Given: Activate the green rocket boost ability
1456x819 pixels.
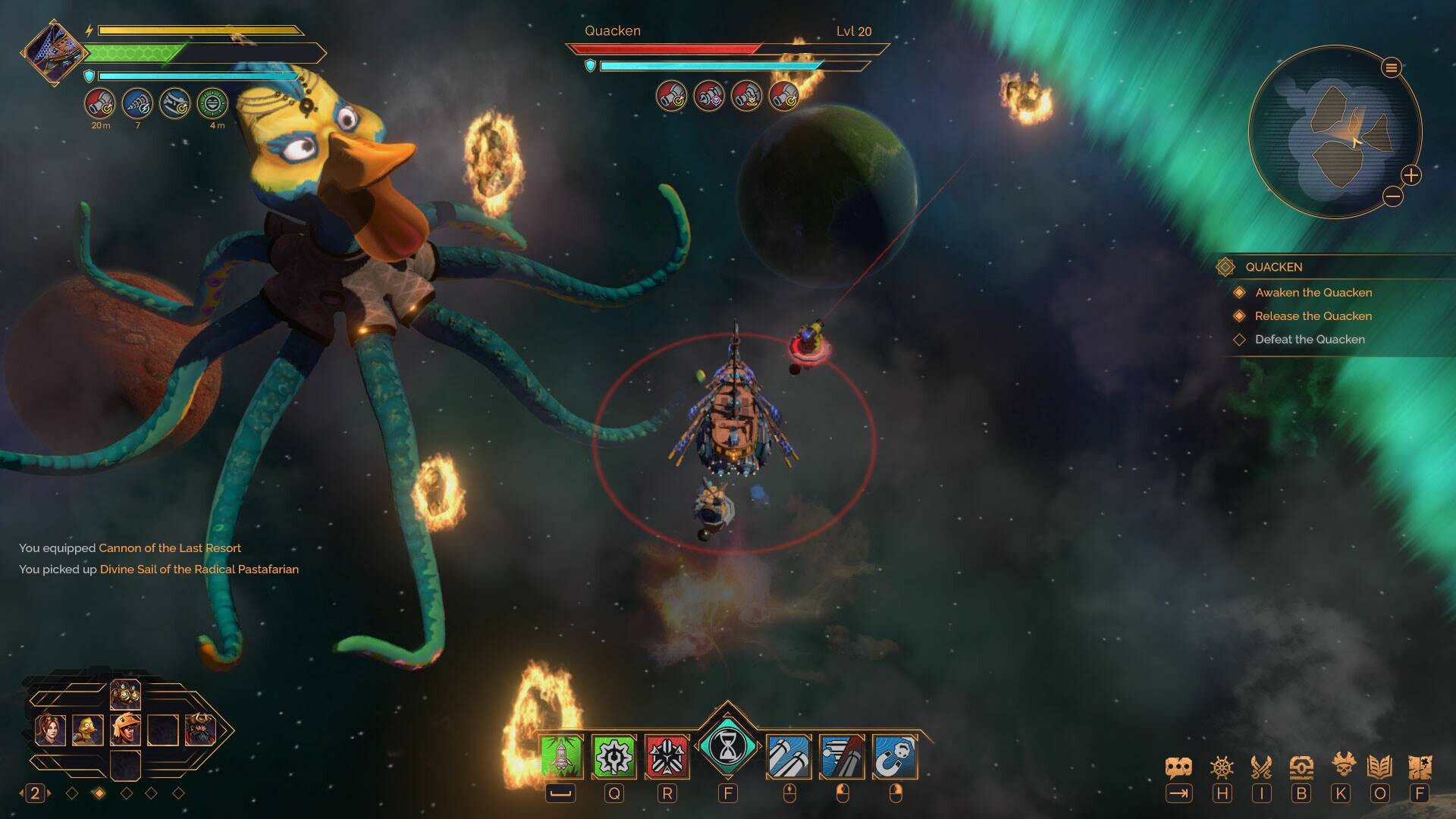Looking at the screenshot, I should click(x=561, y=756).
